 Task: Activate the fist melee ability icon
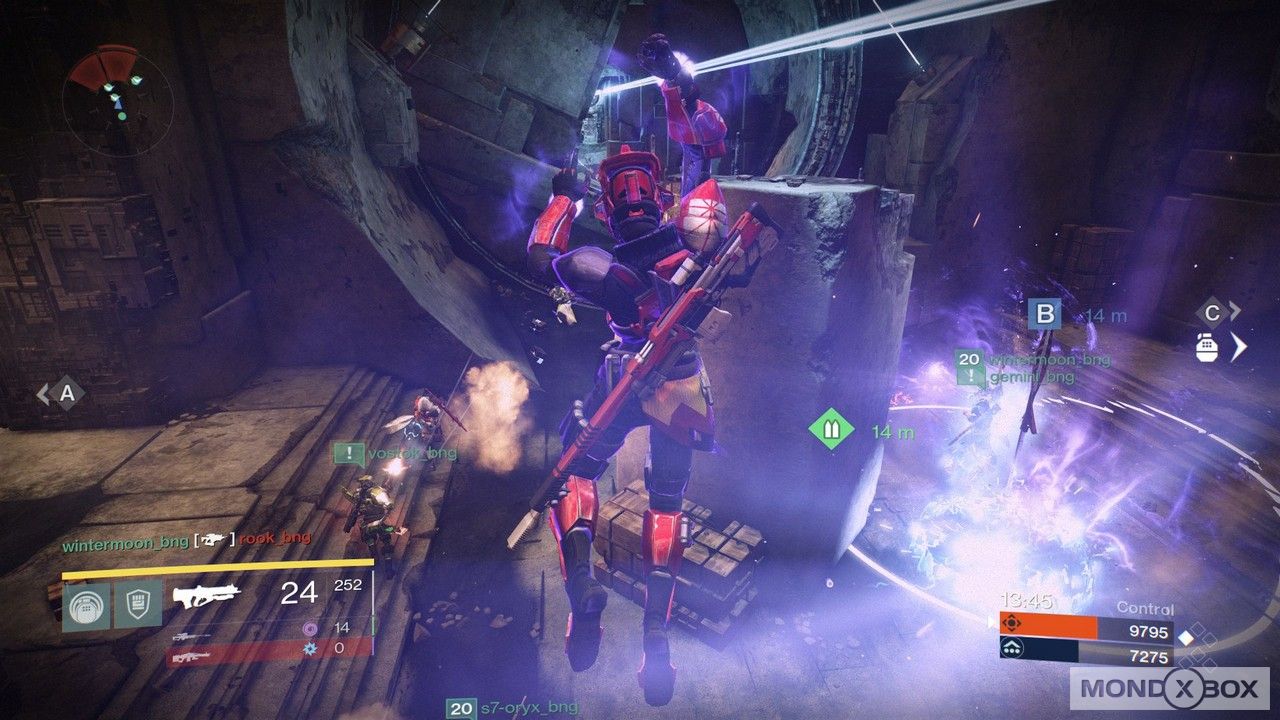(137, 606)
